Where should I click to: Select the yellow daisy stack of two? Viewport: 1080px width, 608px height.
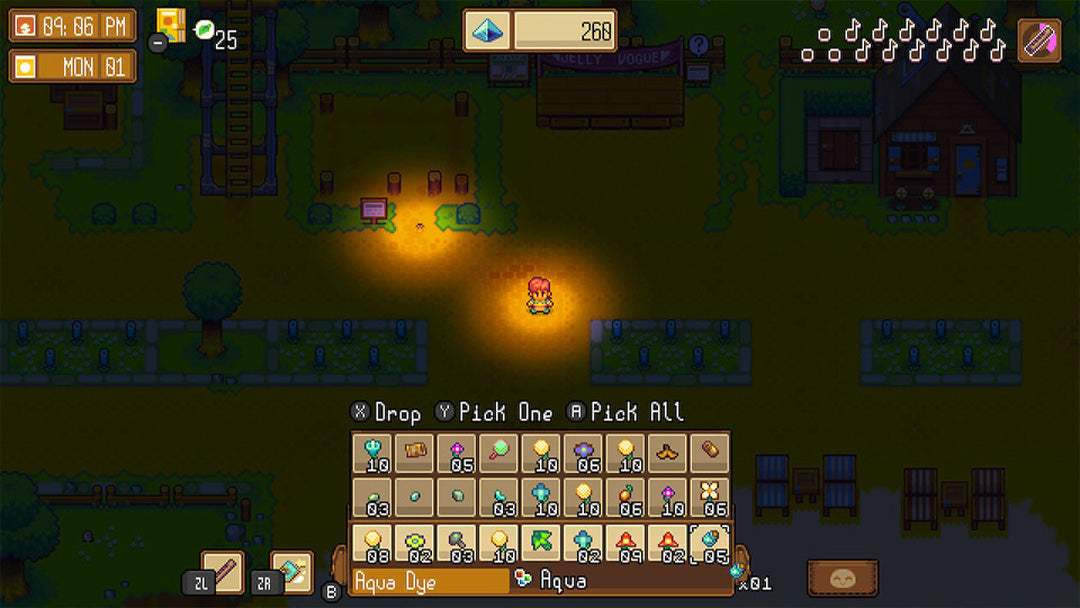point(414,543)
